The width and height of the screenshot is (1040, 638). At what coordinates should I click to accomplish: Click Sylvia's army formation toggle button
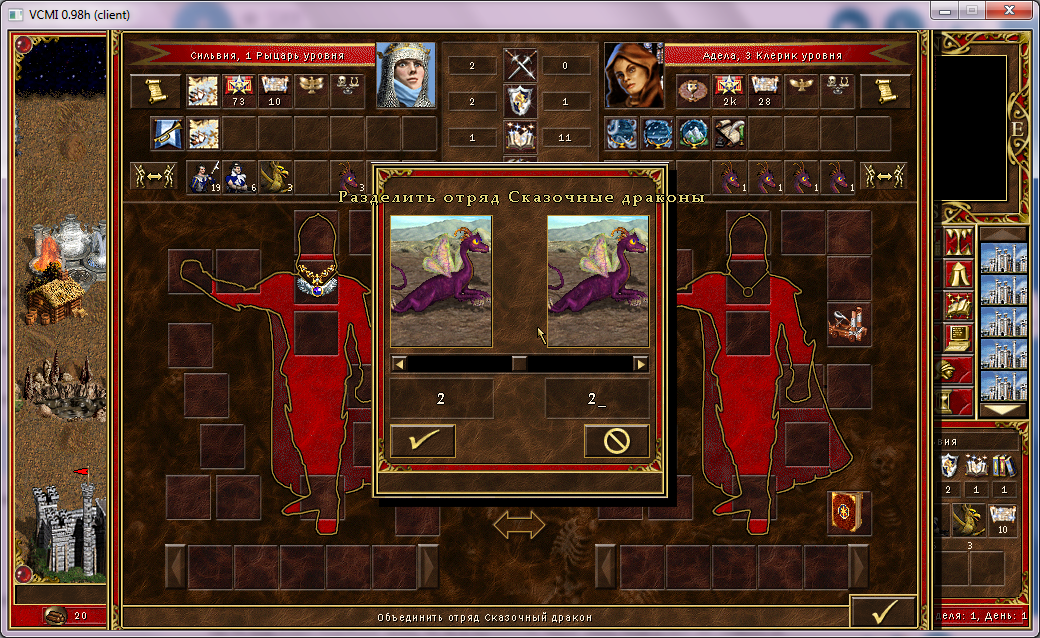point(154,176)
